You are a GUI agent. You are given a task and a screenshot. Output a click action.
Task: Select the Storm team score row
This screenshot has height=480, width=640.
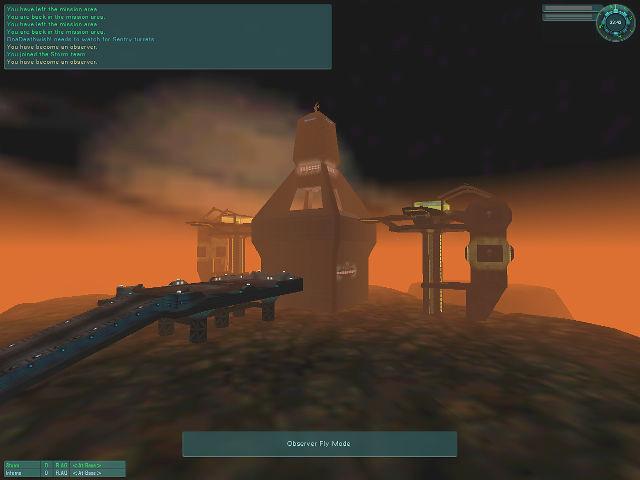click(63, 465)
